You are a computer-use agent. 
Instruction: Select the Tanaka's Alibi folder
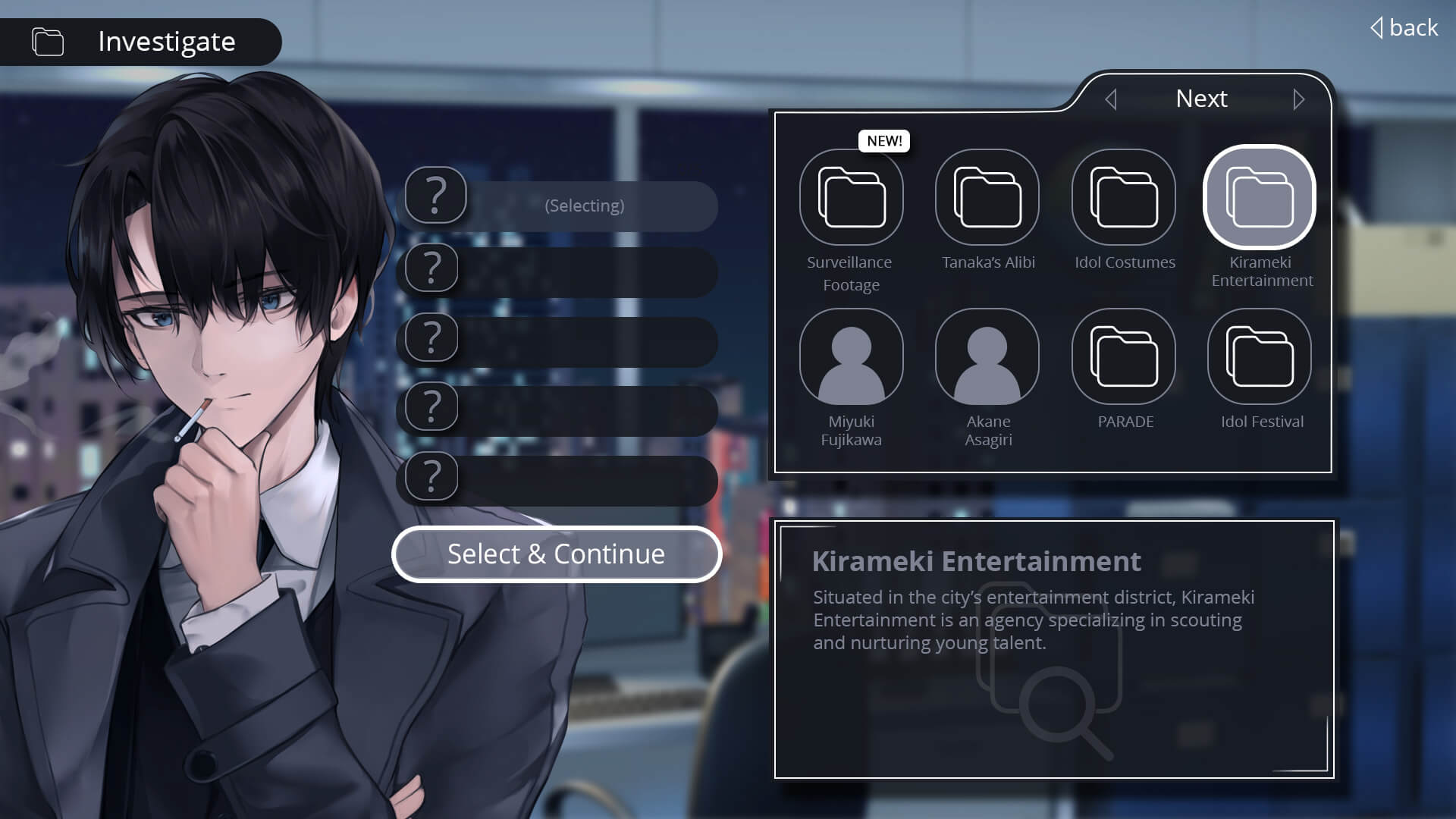tap(987, 196)
